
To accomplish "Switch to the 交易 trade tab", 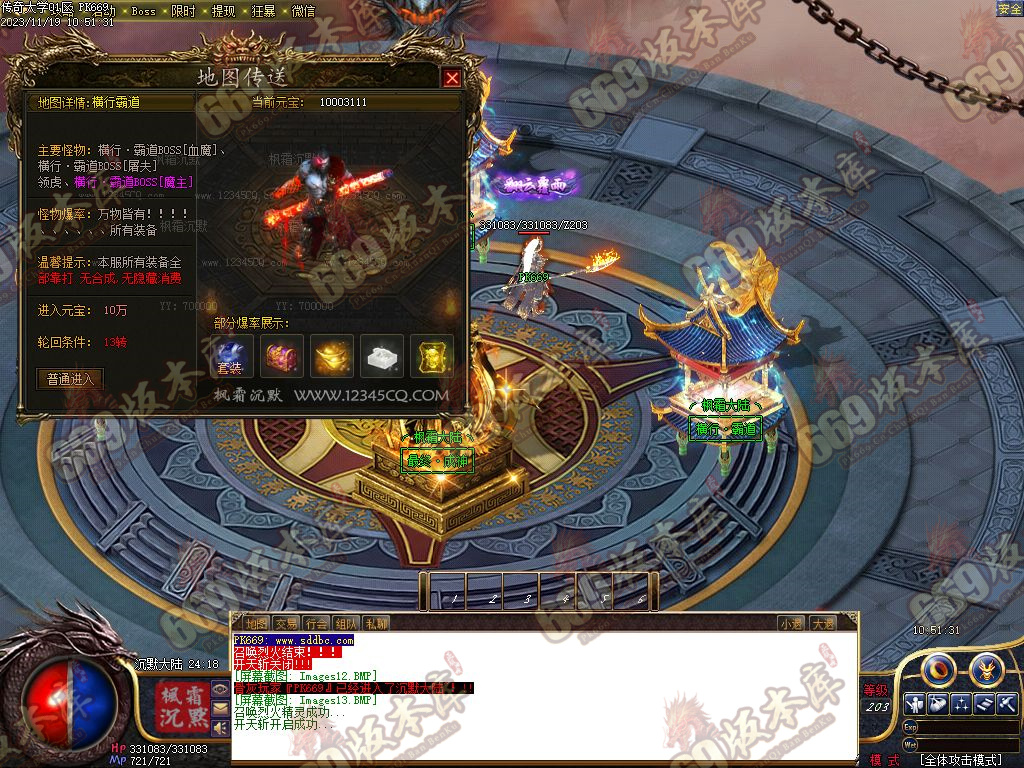I will tap(287, 623).
